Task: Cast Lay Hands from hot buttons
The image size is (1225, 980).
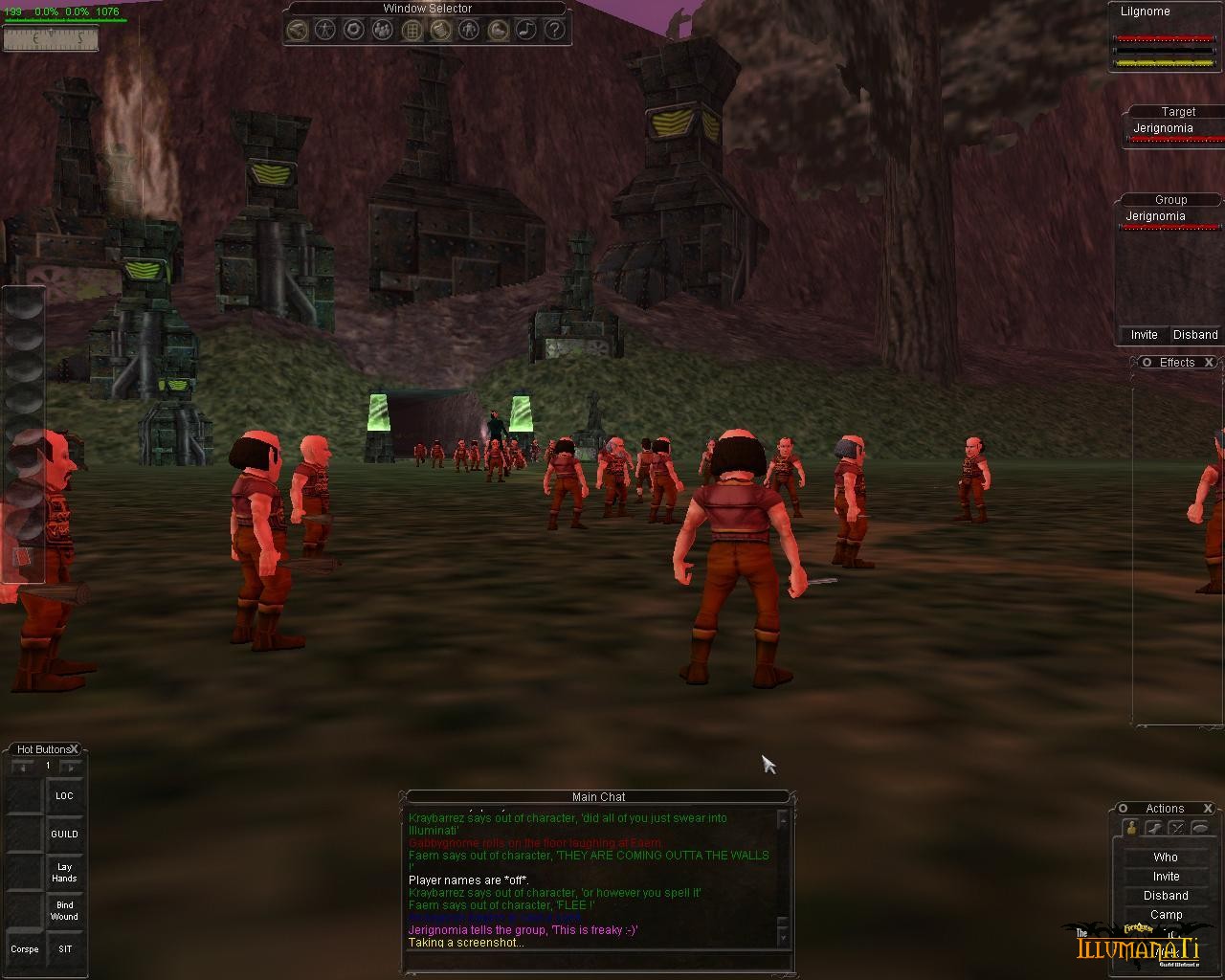Action: (64, 873)
